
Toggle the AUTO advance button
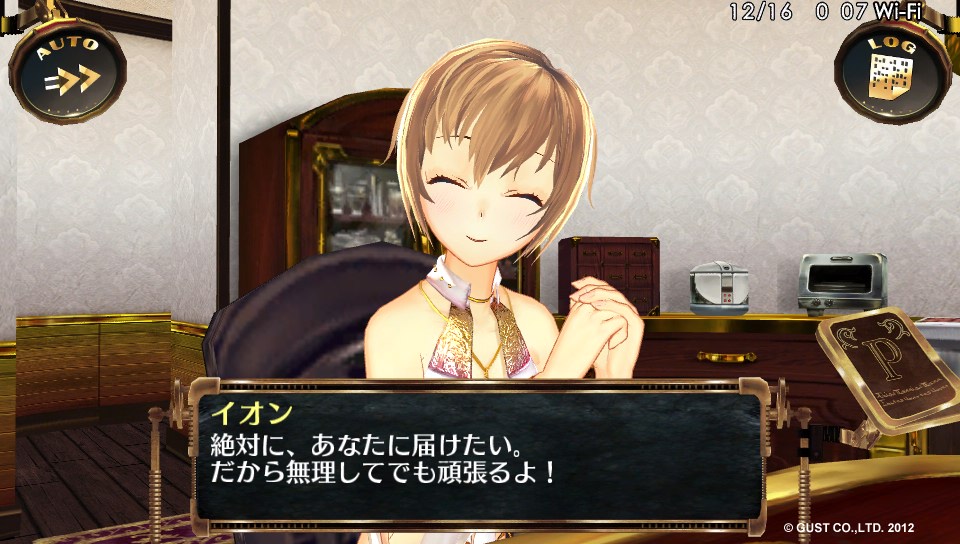67,69
